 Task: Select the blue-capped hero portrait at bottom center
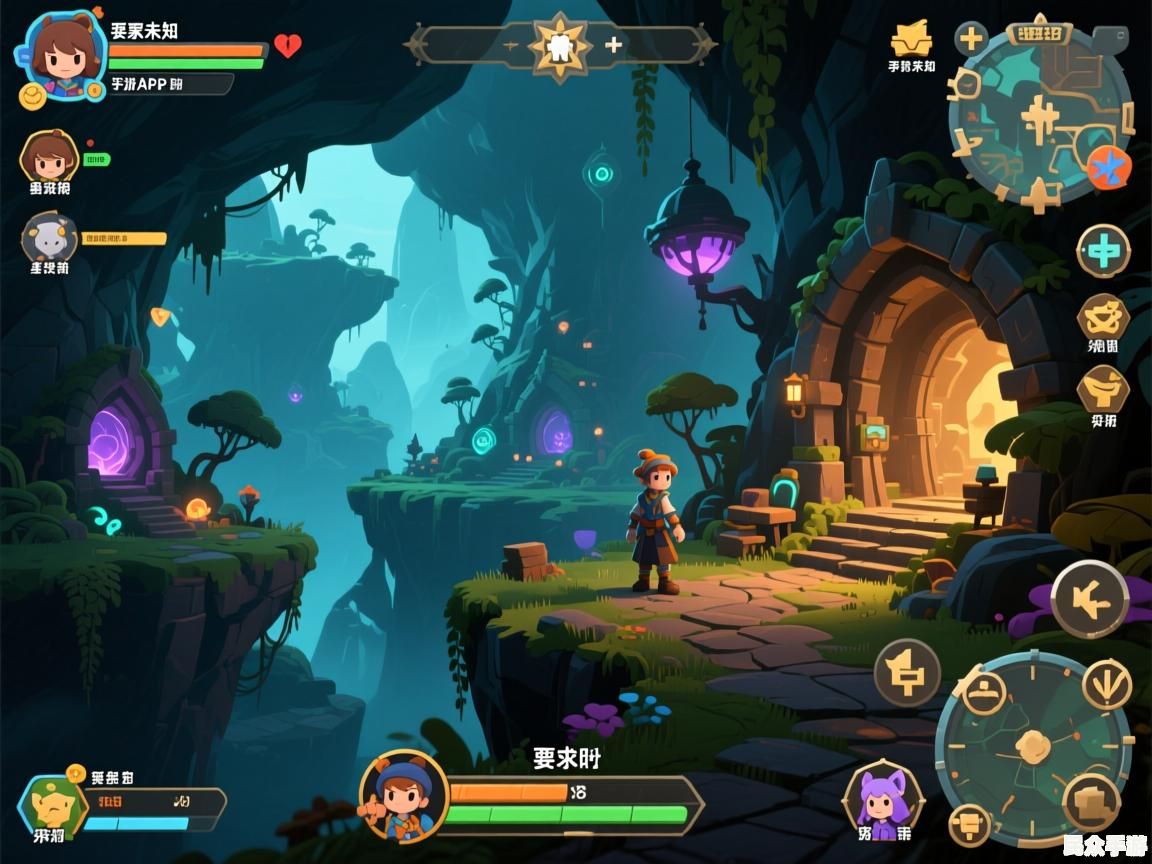click(x=403, y=794)
